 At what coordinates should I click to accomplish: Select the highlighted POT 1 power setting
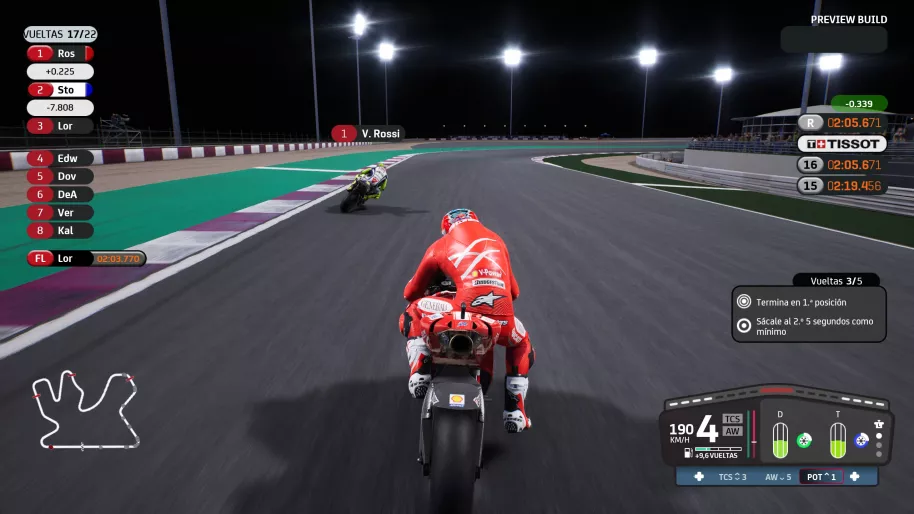(820, 477)
